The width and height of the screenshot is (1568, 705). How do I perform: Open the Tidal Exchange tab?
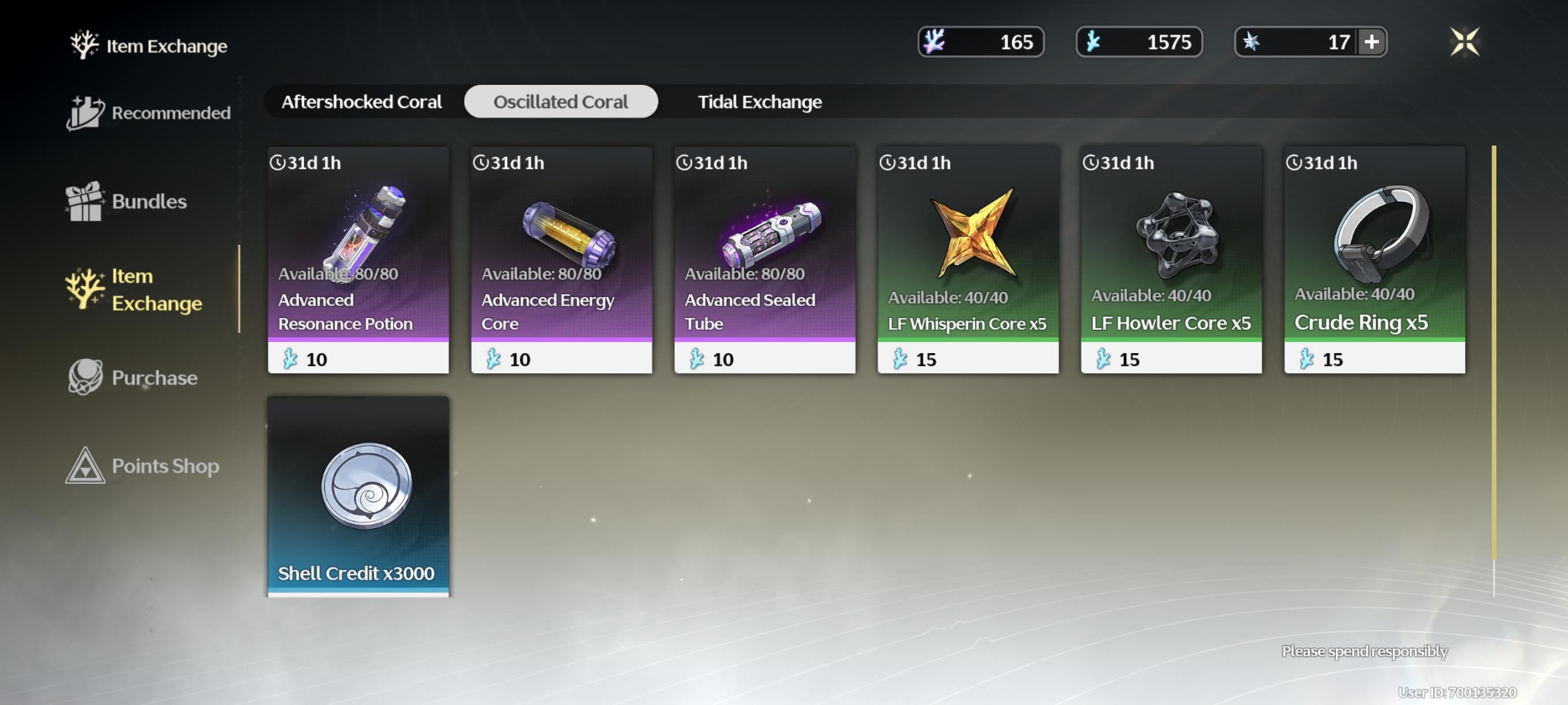[759, 102]
